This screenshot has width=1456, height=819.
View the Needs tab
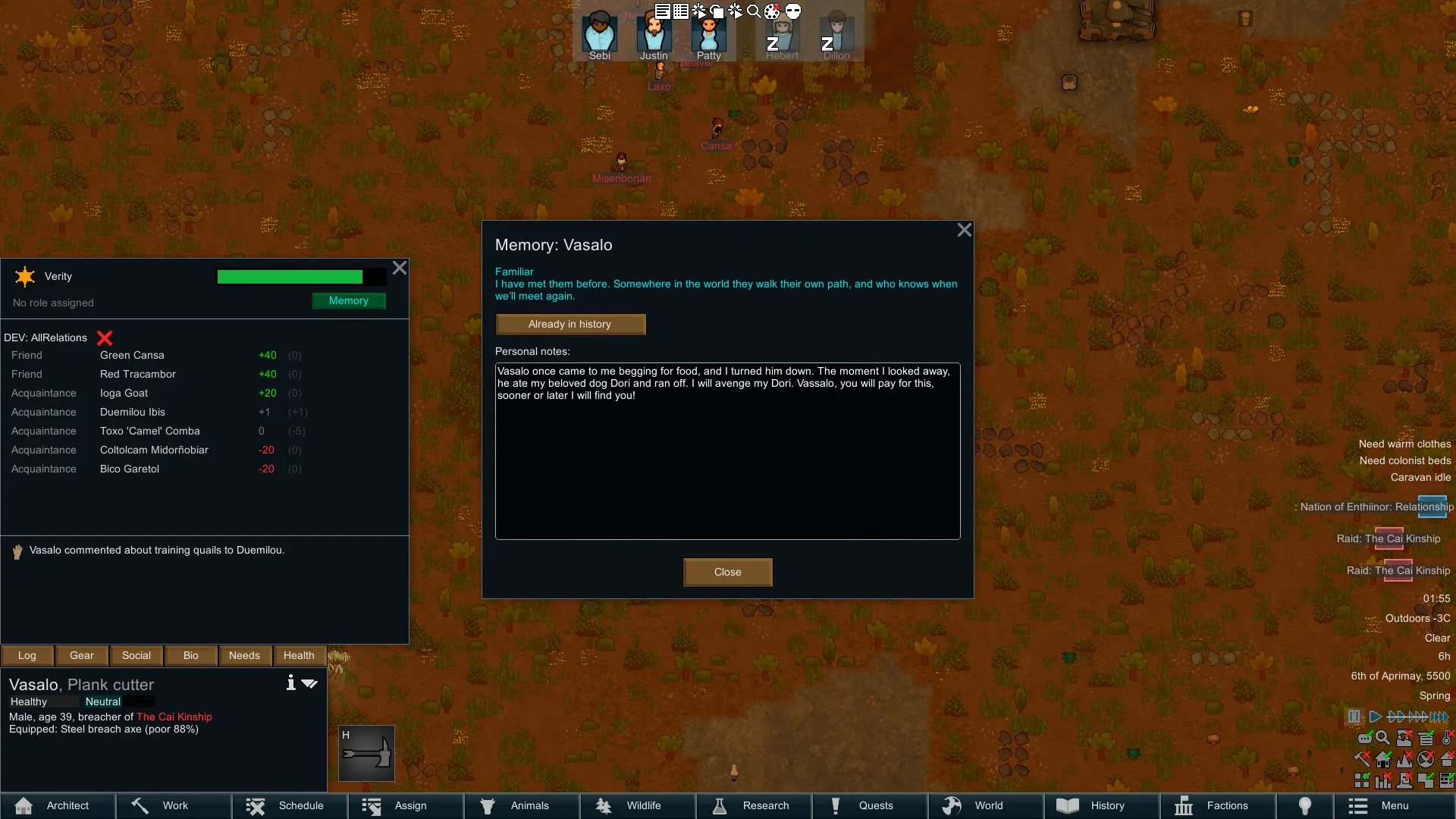pos(244,655)
